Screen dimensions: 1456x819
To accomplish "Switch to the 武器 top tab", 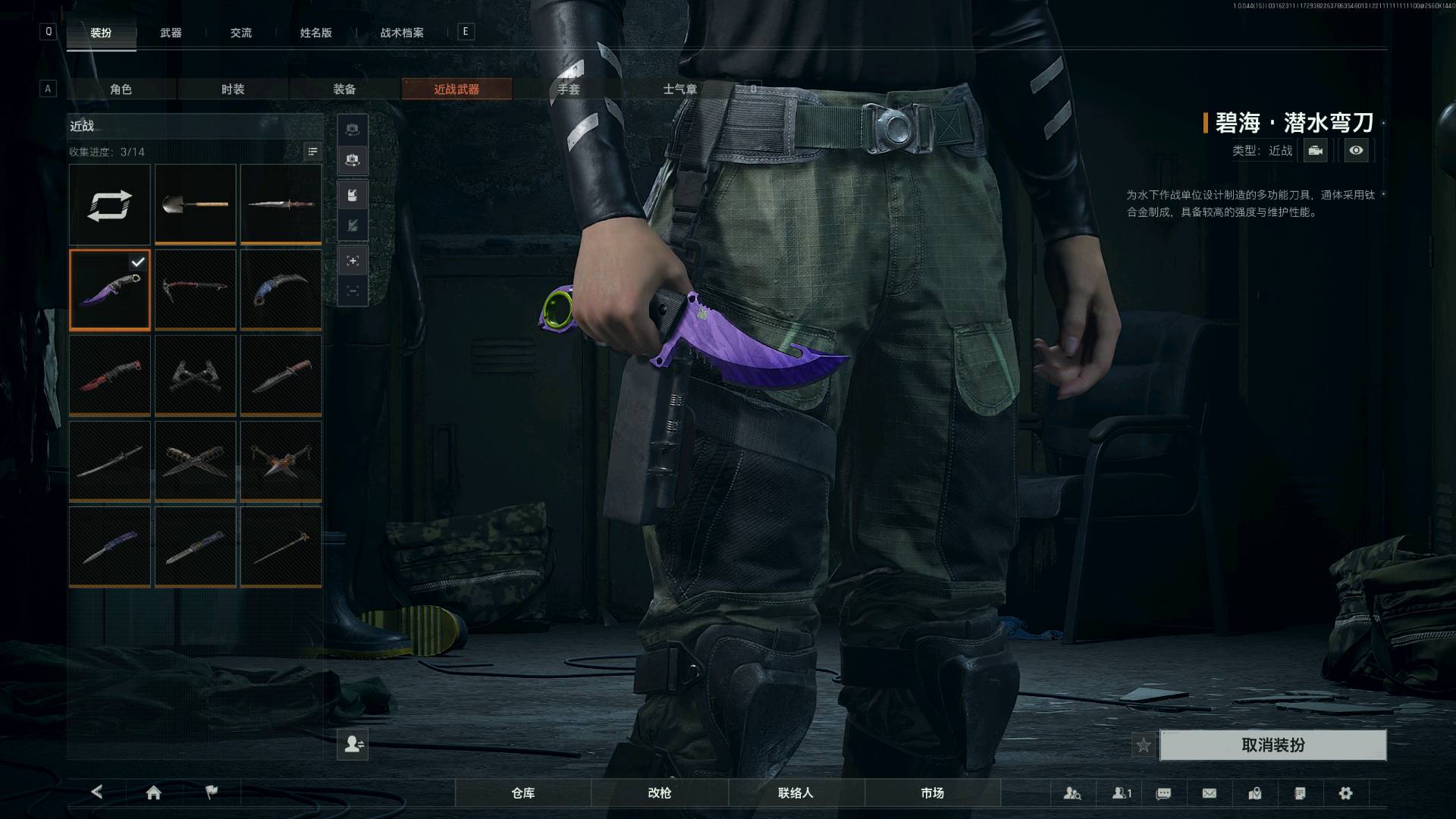I will pyautogui.click(x=171, y=33).
